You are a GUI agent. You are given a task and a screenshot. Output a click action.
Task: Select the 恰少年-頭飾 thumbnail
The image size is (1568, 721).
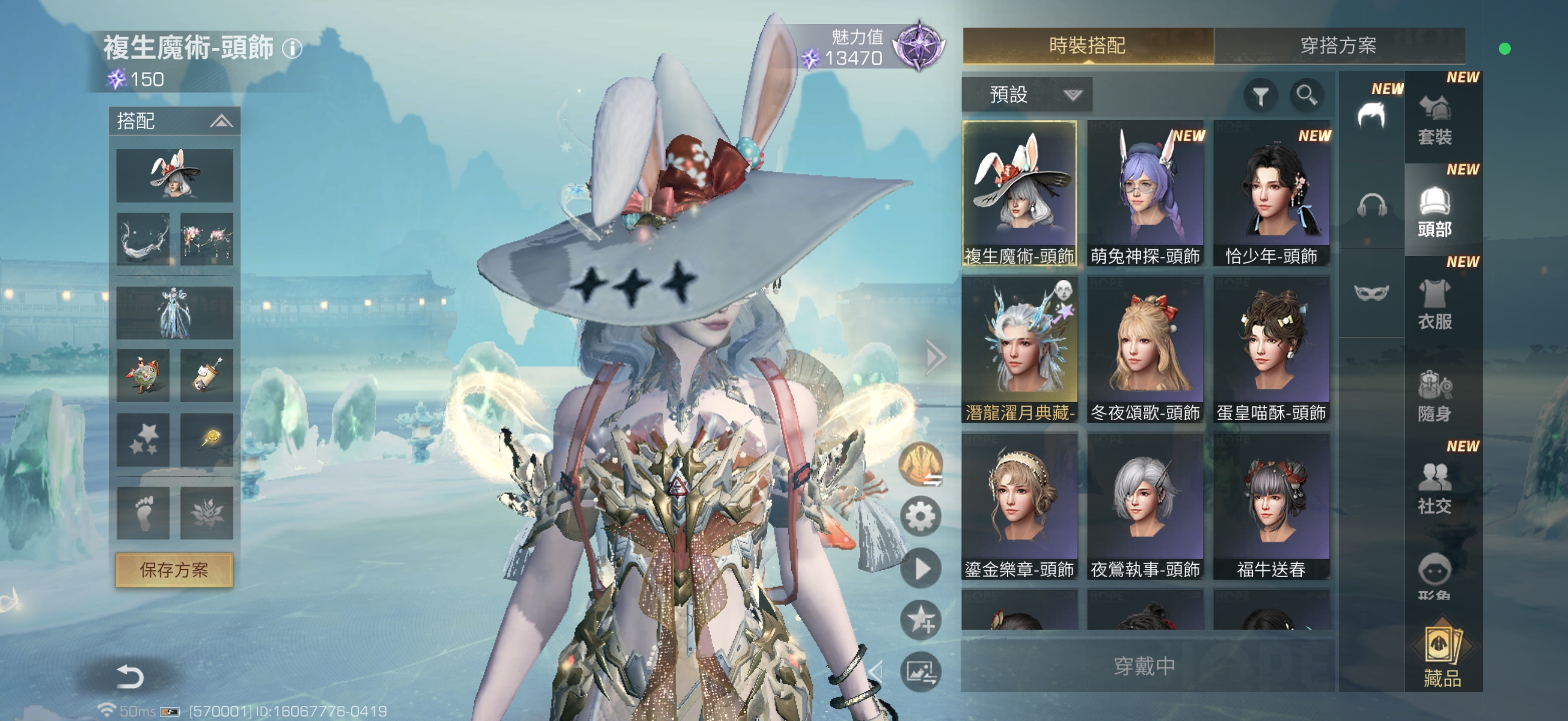[1271, 193]
